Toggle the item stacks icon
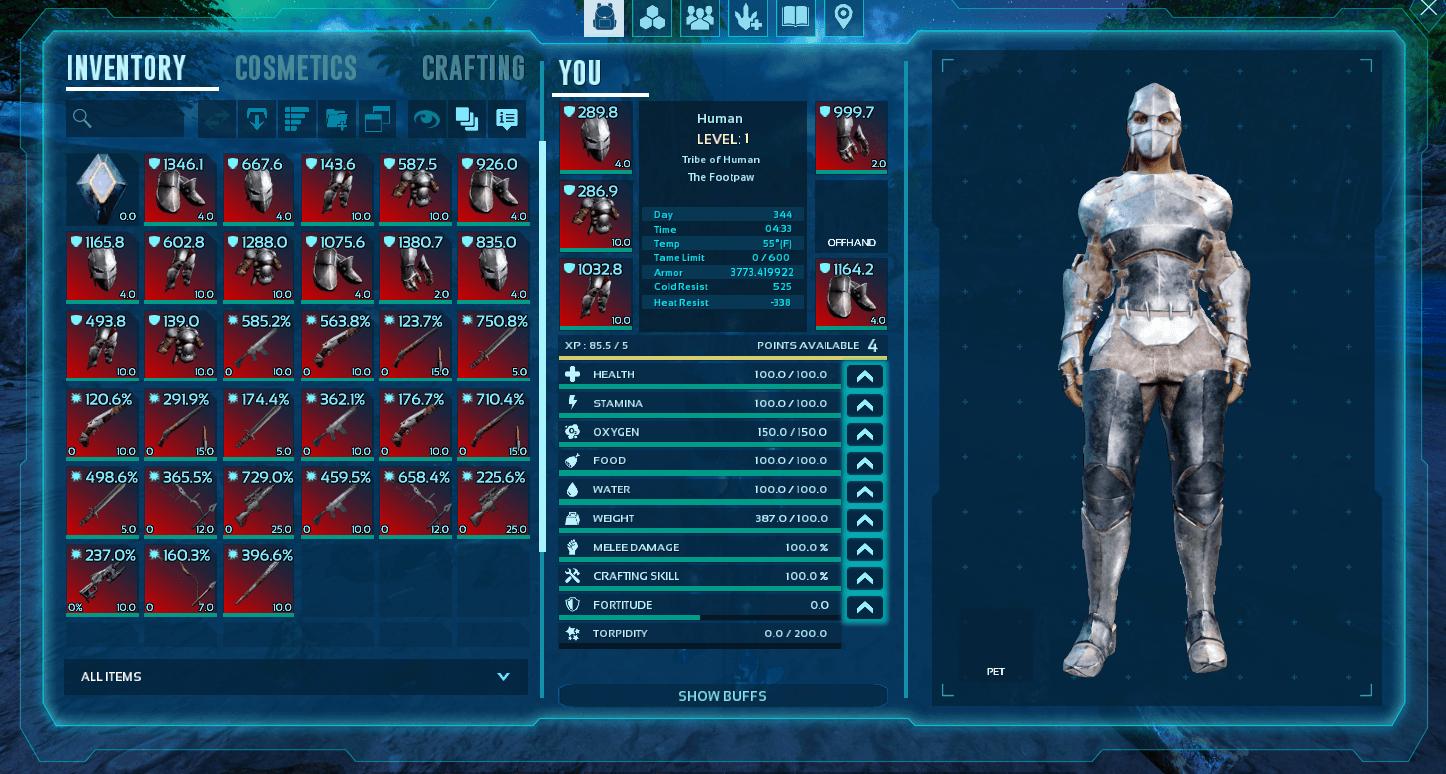Screen dimensions: 1446x774 pyautogui.click(x=468, y=119)
